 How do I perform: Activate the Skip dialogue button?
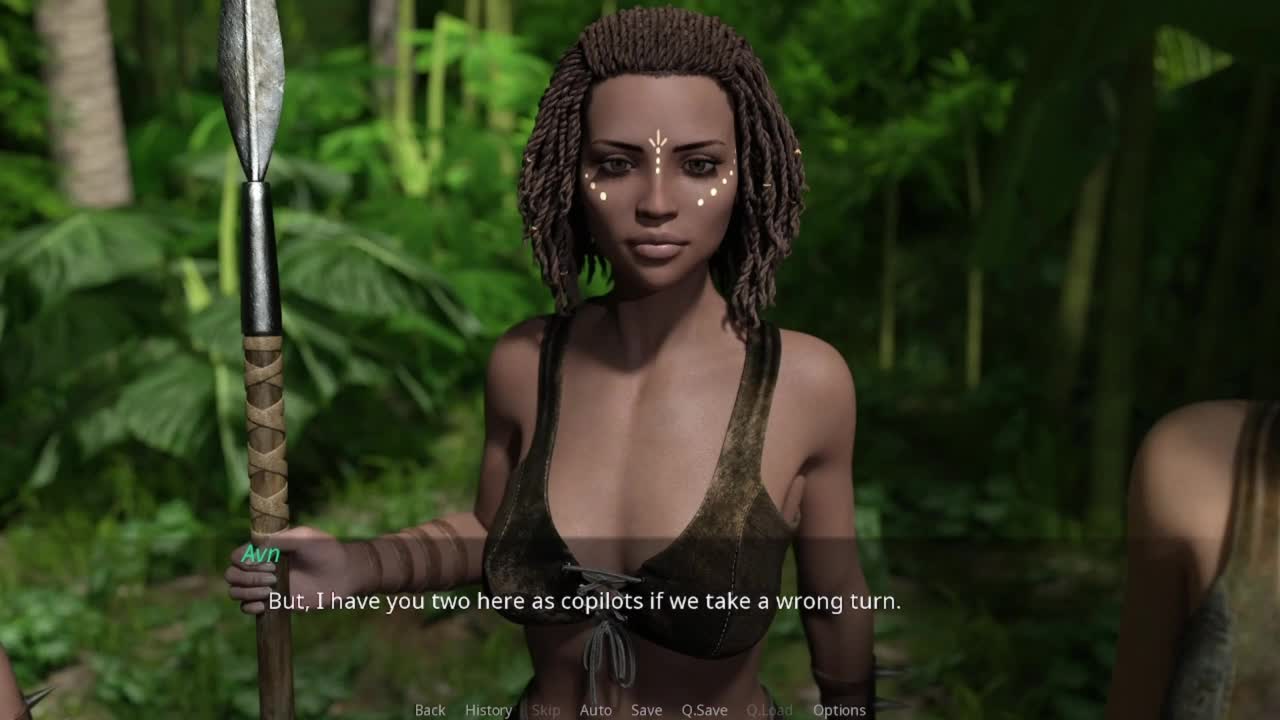pos(546,710)
